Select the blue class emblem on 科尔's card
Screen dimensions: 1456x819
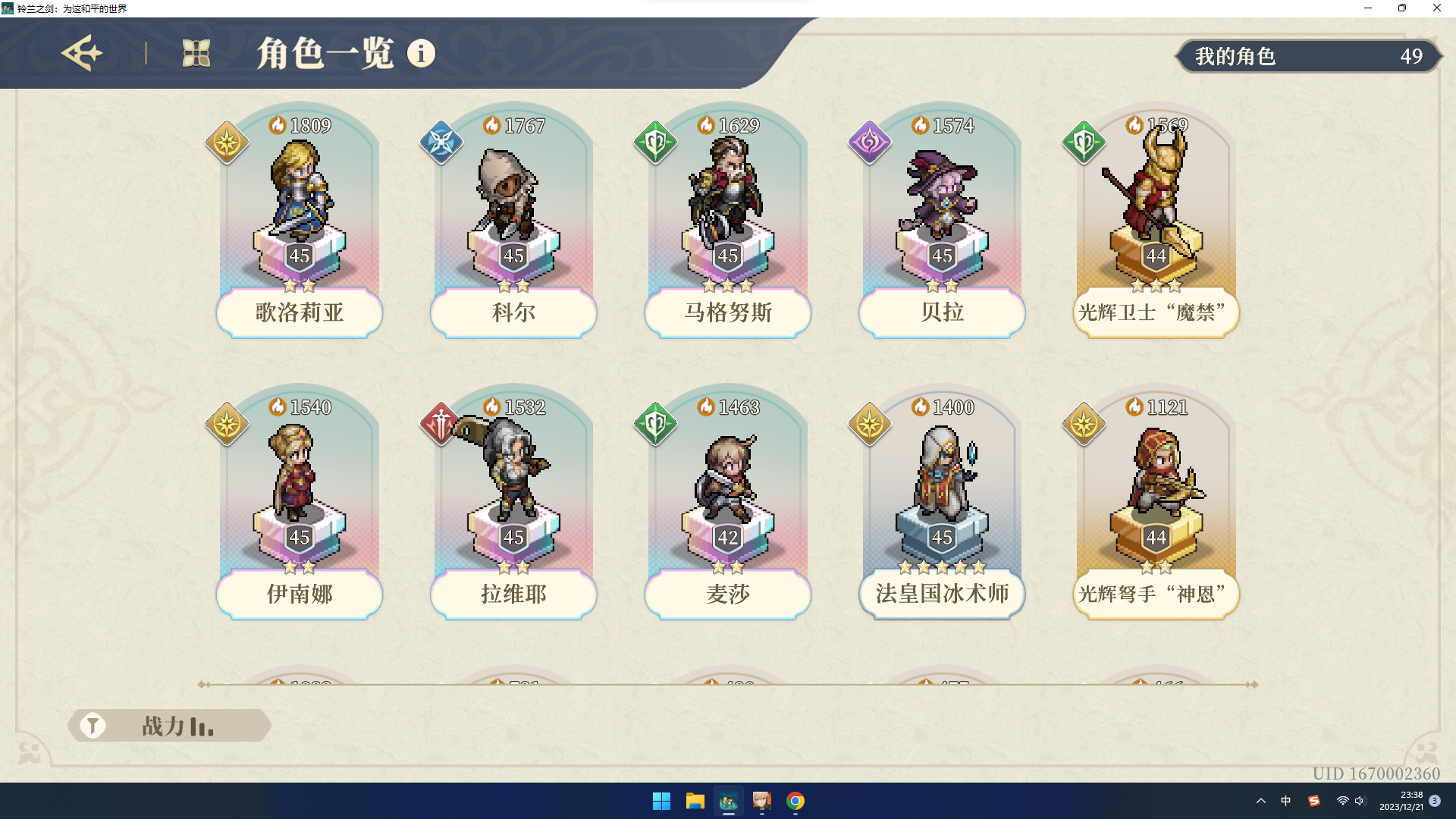point(441,140)
